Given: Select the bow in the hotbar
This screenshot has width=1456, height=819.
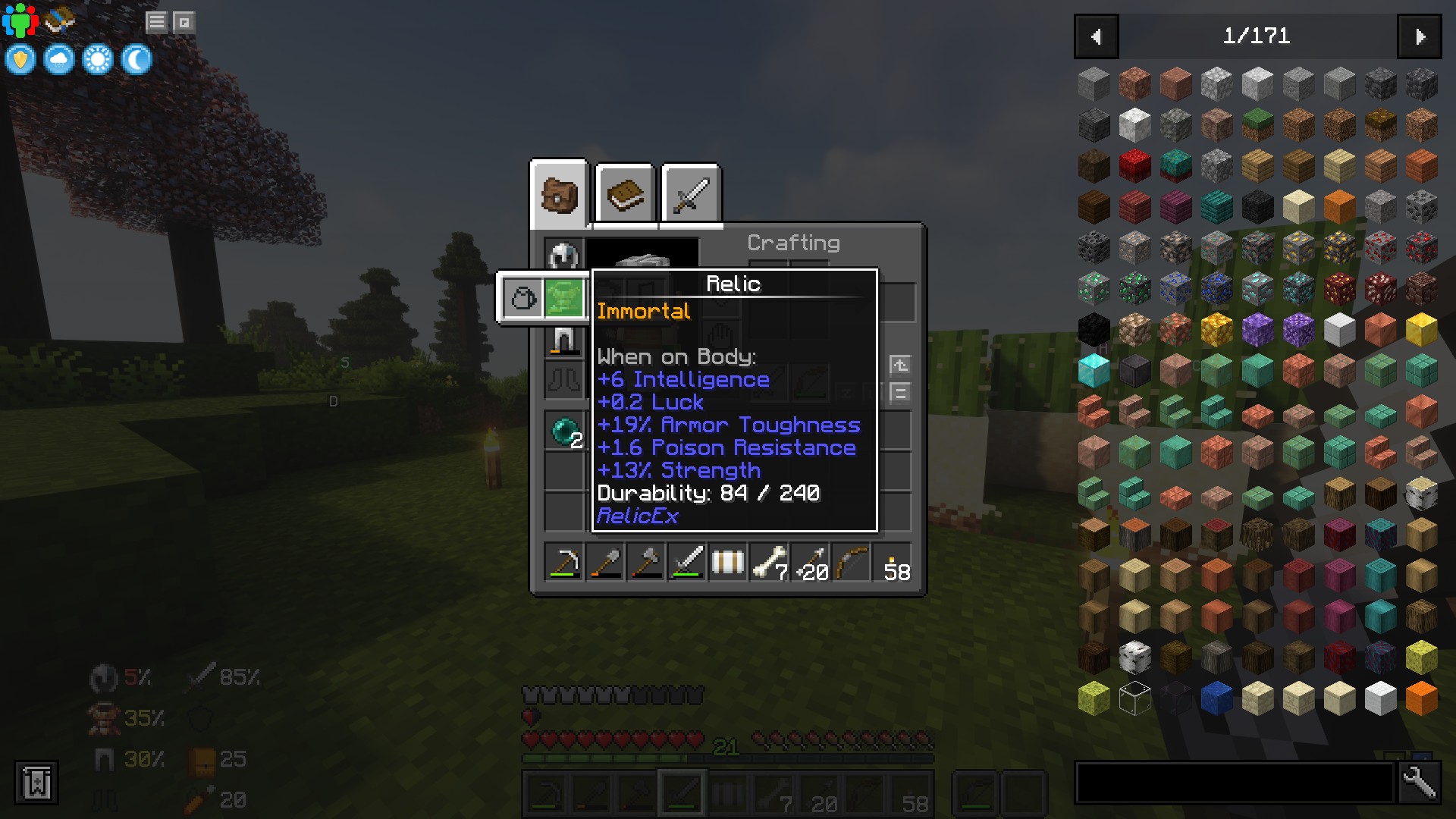Looking at the screenshot, I should pos(850,562).
